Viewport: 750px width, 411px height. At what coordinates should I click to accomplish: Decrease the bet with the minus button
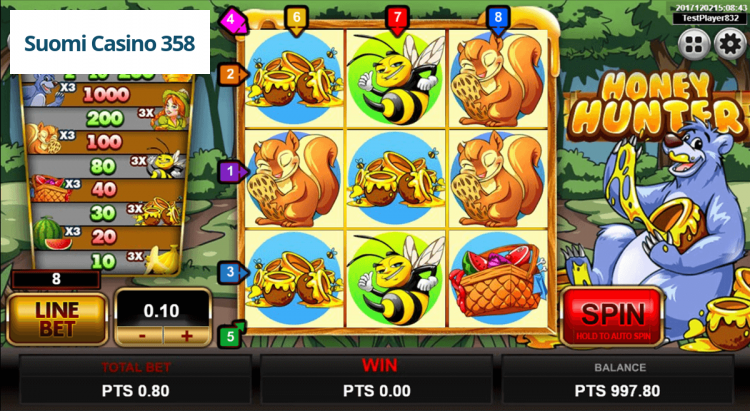(x=143, y=336)
